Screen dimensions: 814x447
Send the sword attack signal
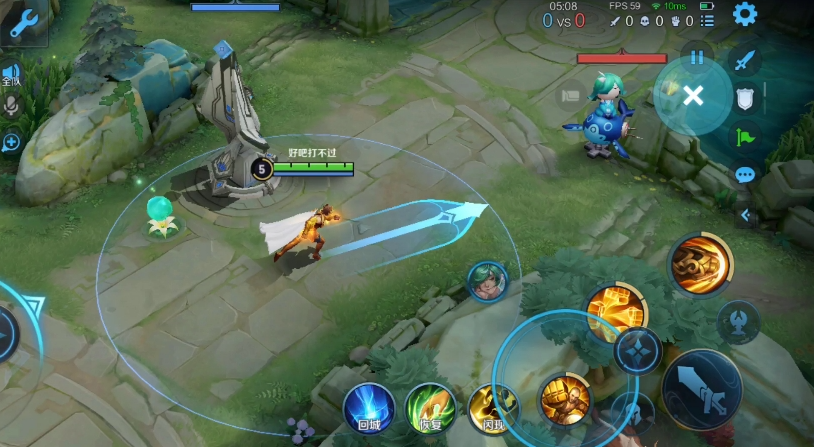point(743,61)
